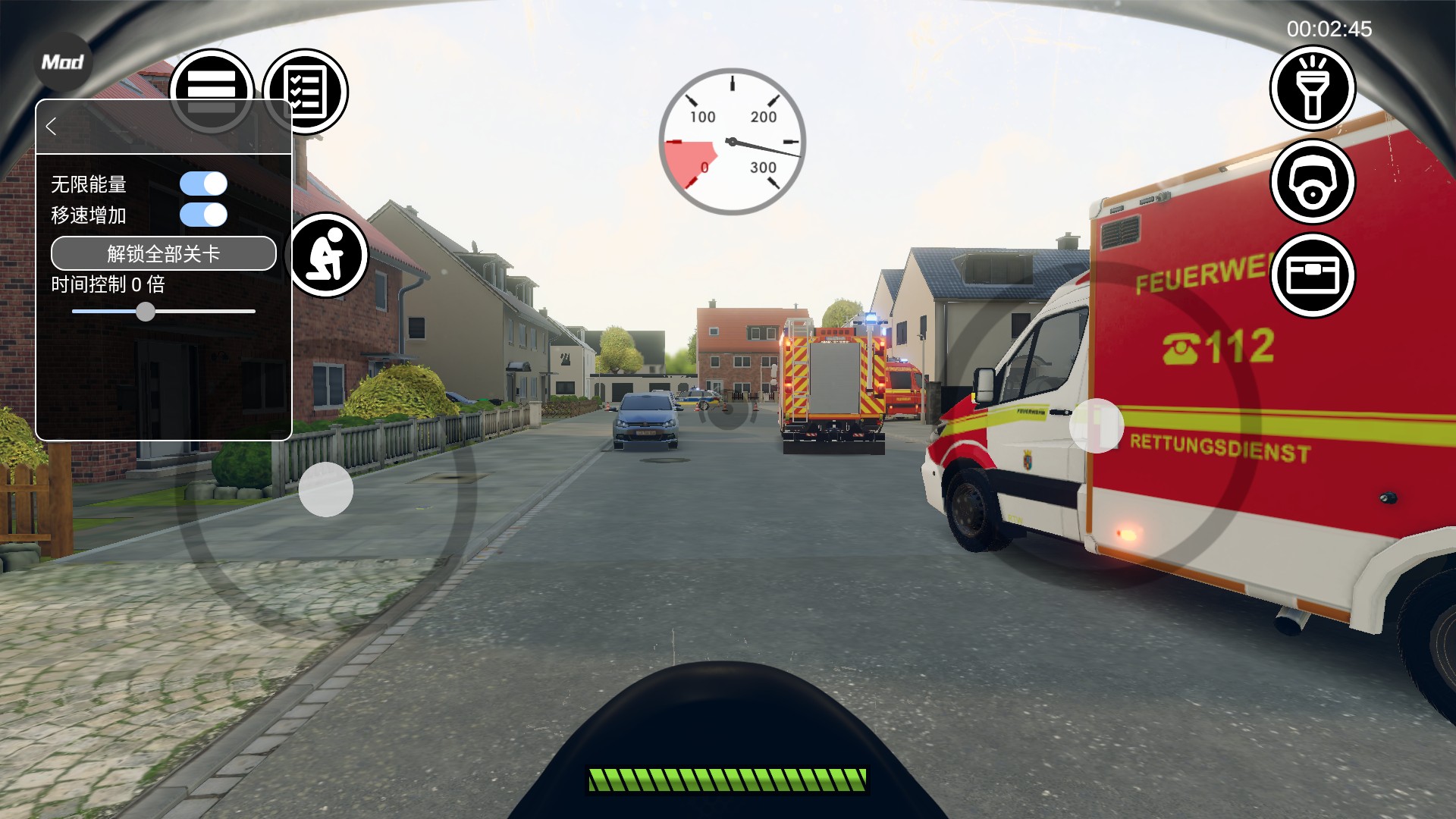Tap the left movement joystick knob
The image size is (1456, 819).
click(326, 490)
